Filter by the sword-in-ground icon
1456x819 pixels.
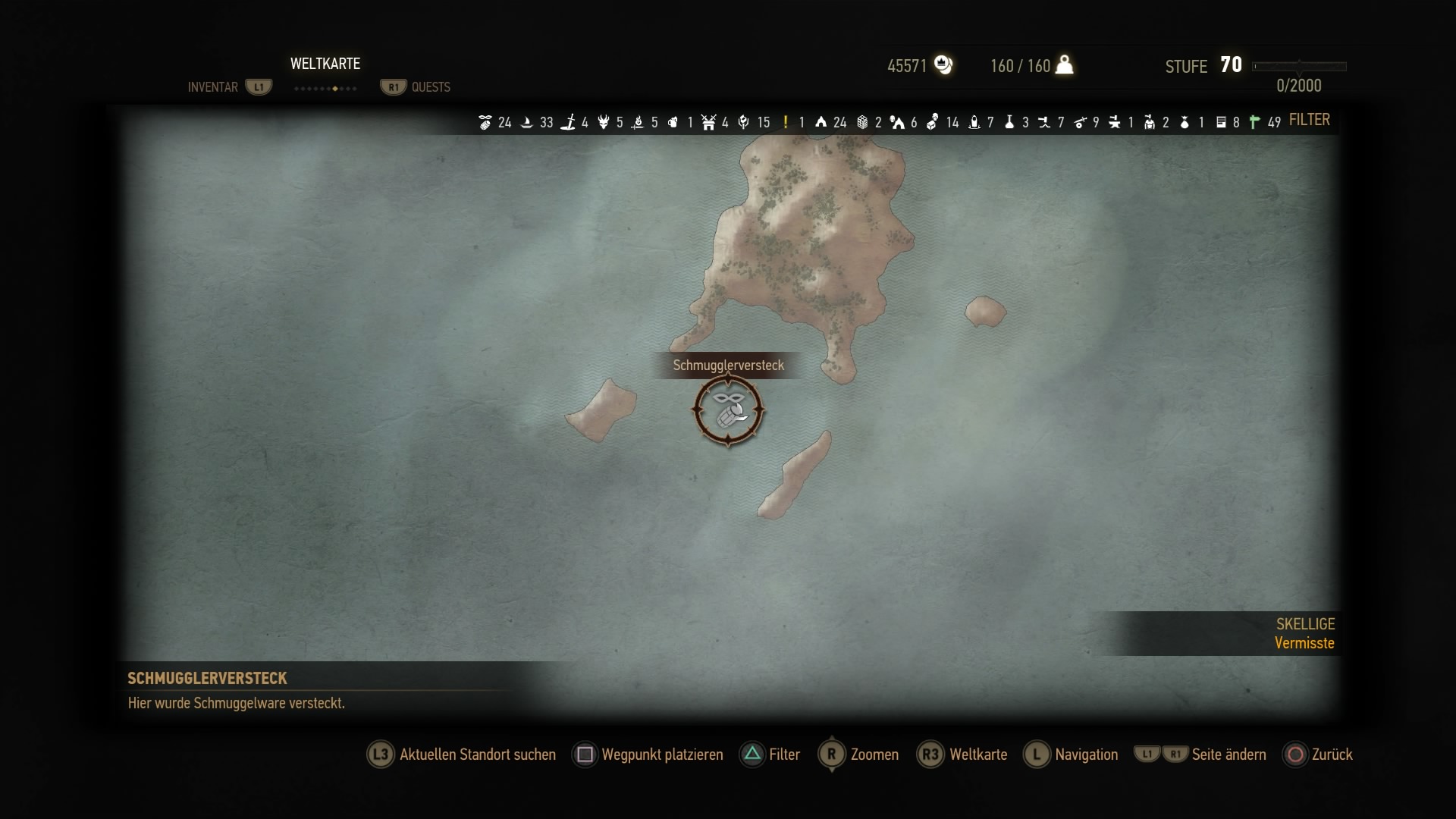[x=568, y=122]
